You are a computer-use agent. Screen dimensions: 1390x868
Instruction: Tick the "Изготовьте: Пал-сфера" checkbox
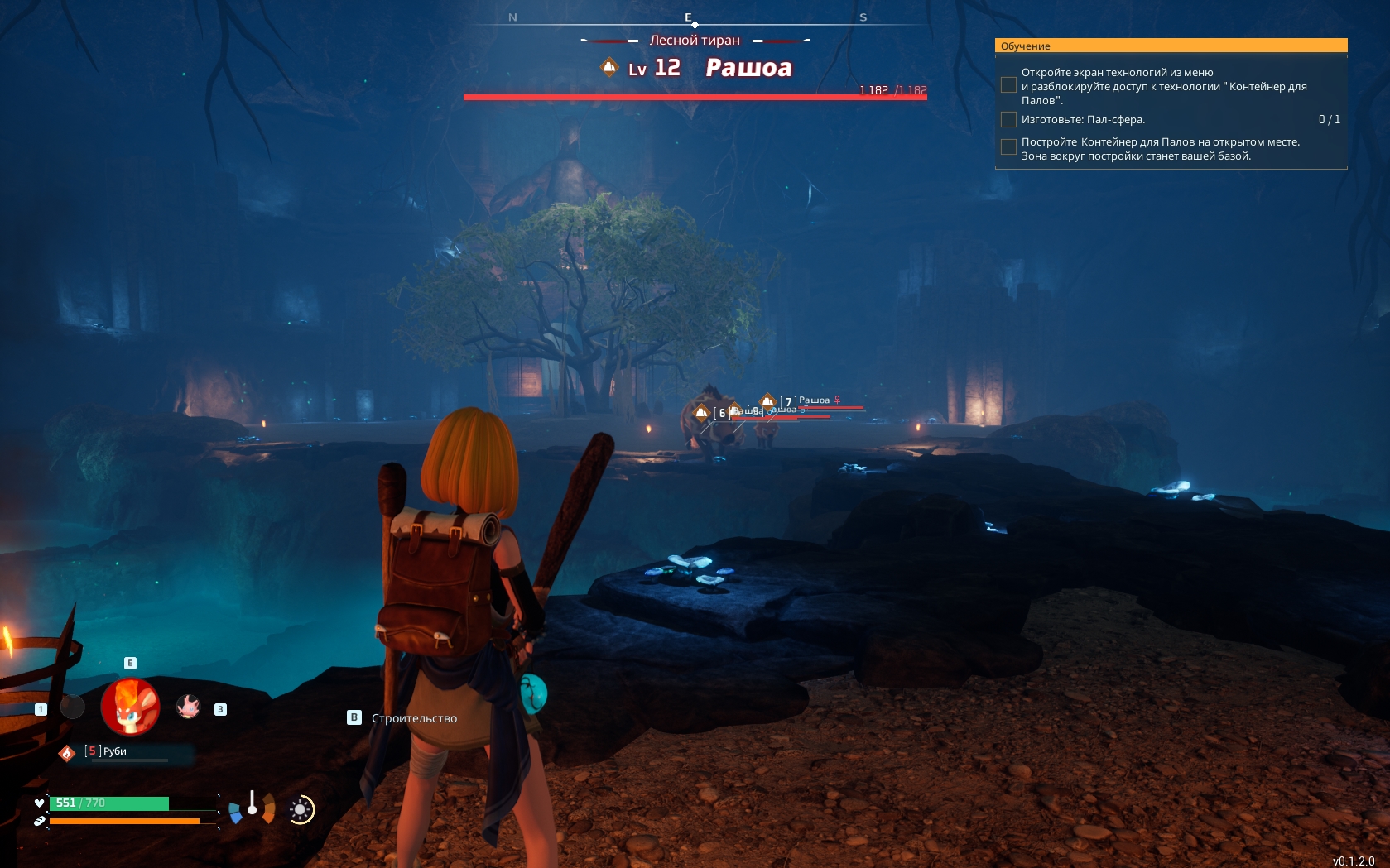[x=1008, y=120]
